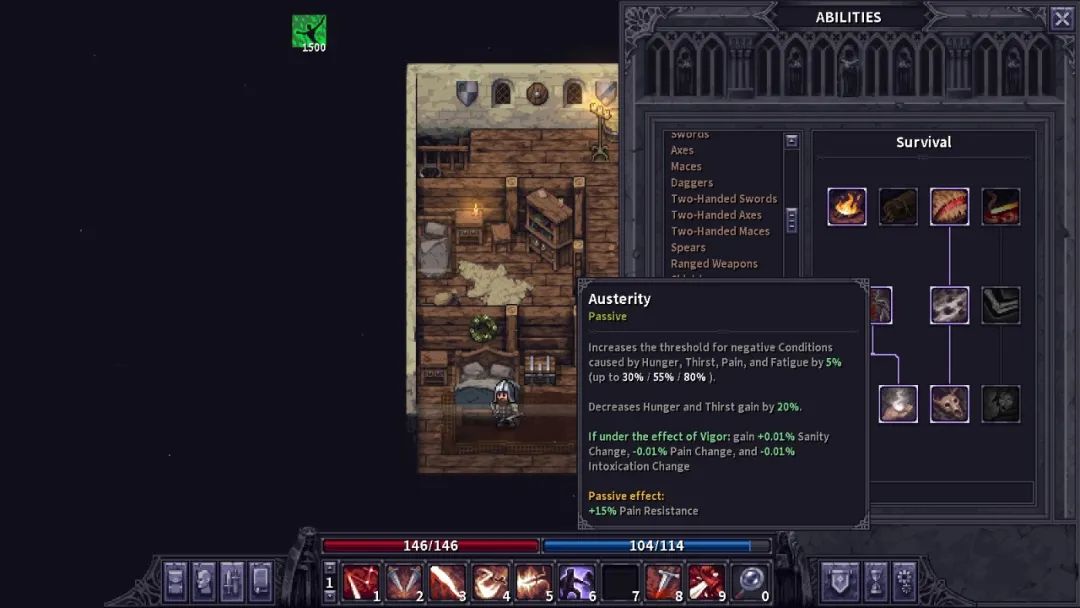
Task: Choose the animal skull Survival ability
Action: pos(949,404)
